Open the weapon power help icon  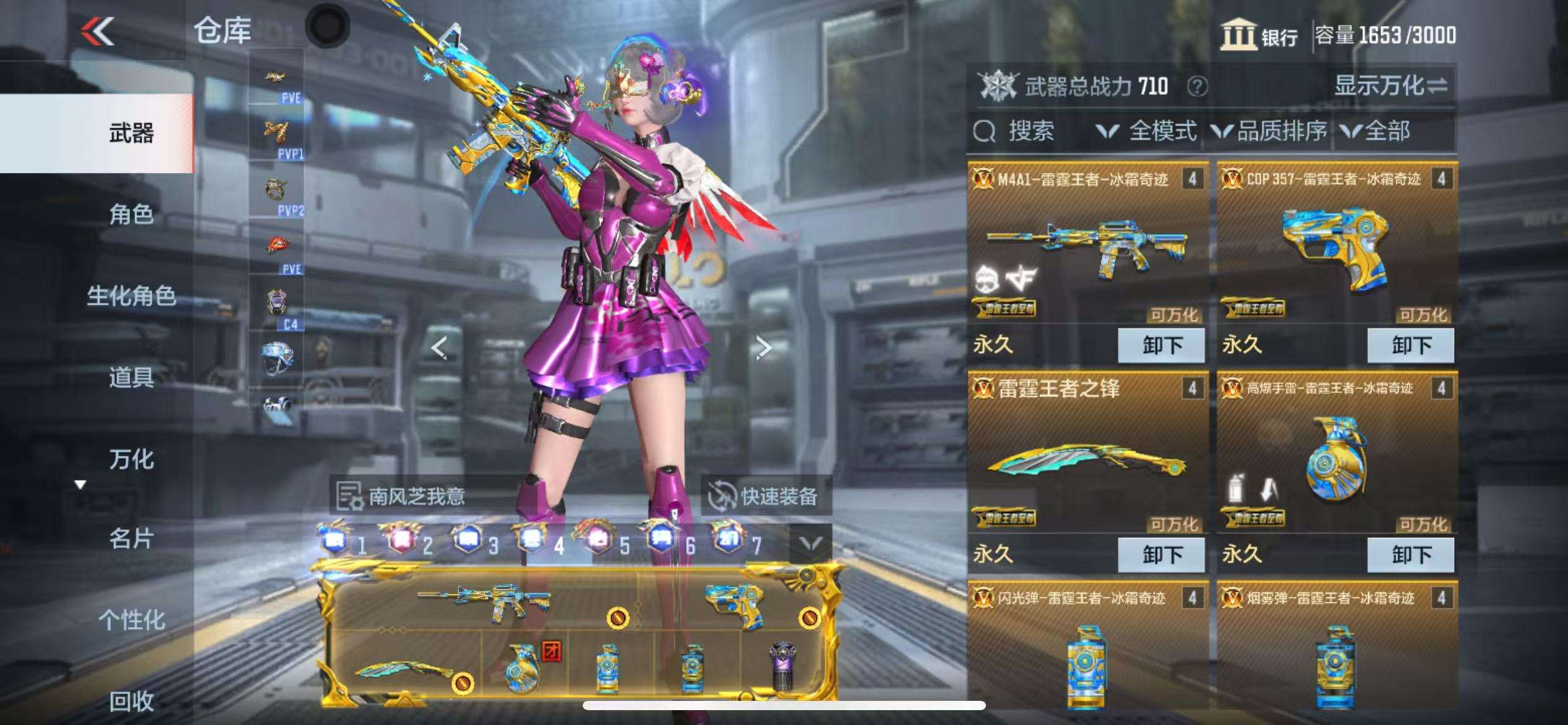(x=1196, y=87)
